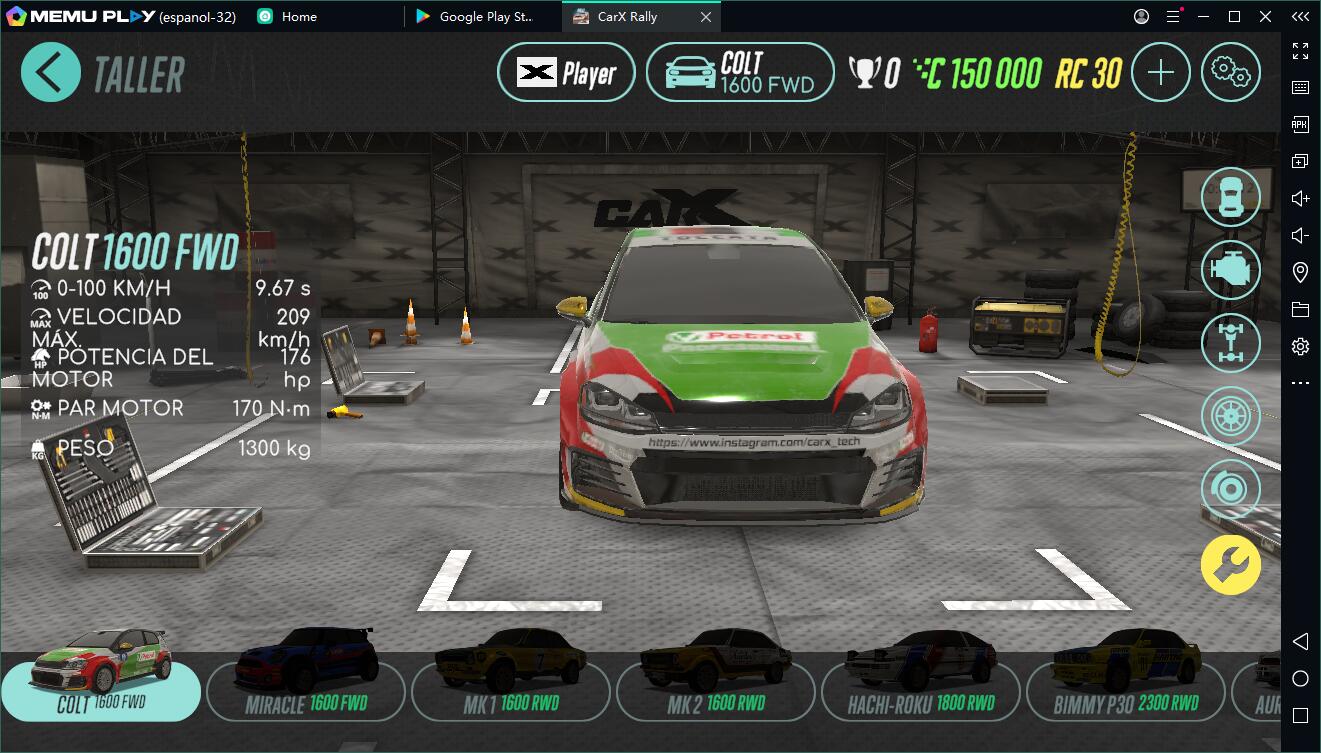
Task: Open the virtual location icon in sidebar
Action: click(1299, 271)
